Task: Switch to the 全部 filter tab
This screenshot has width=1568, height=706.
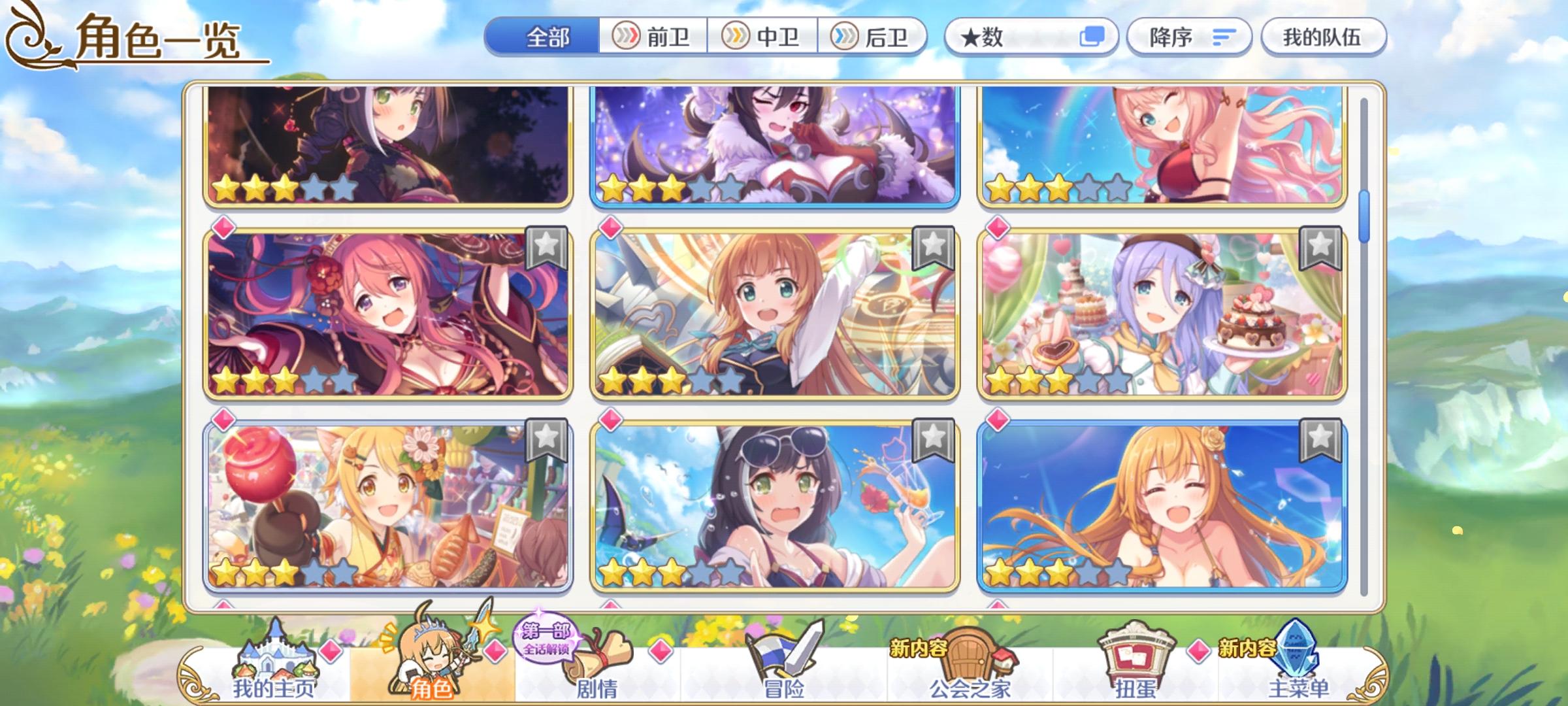Action: point(546,37)
